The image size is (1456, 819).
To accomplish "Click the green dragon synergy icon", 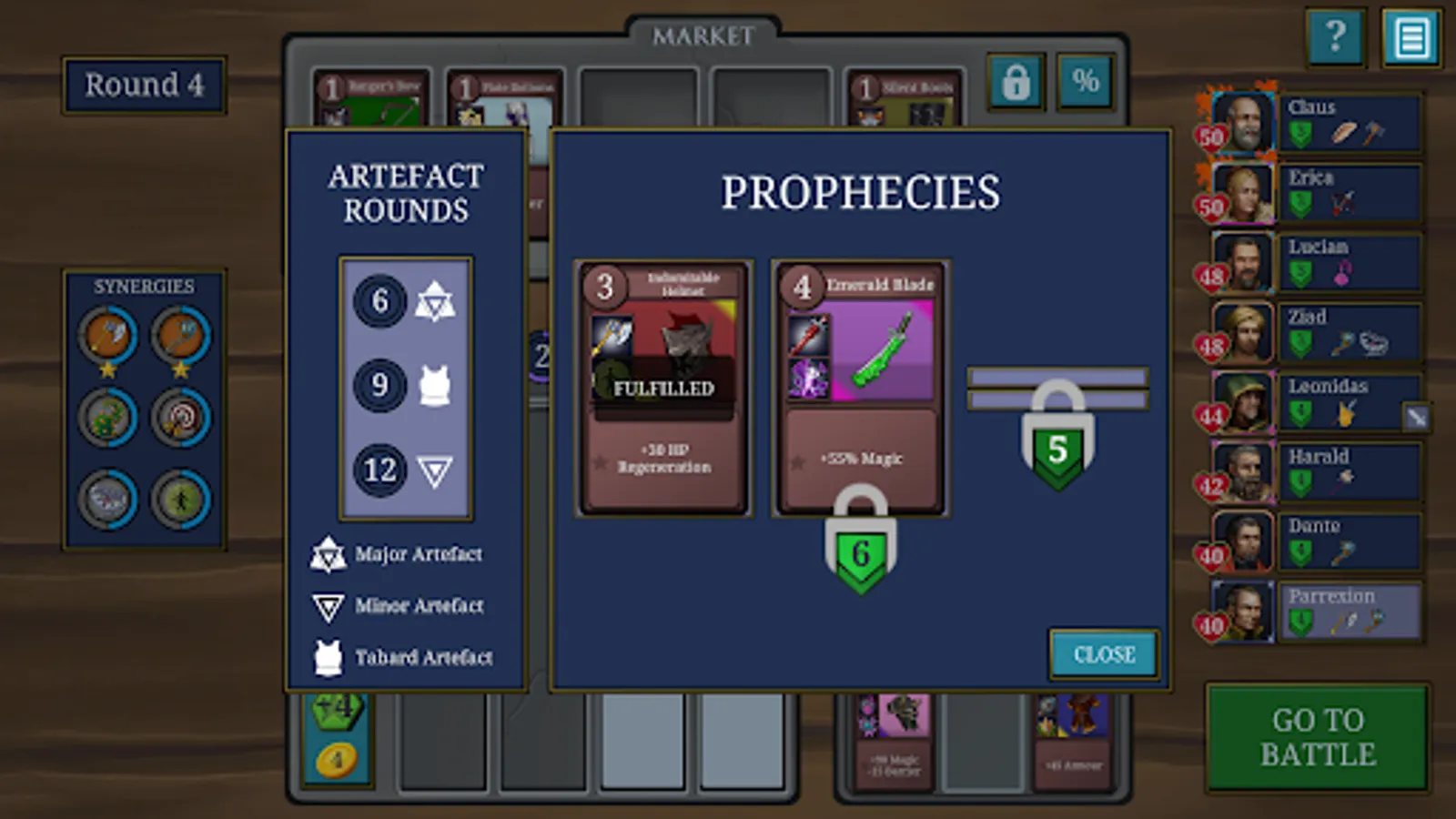I will [x=106, y=418].
